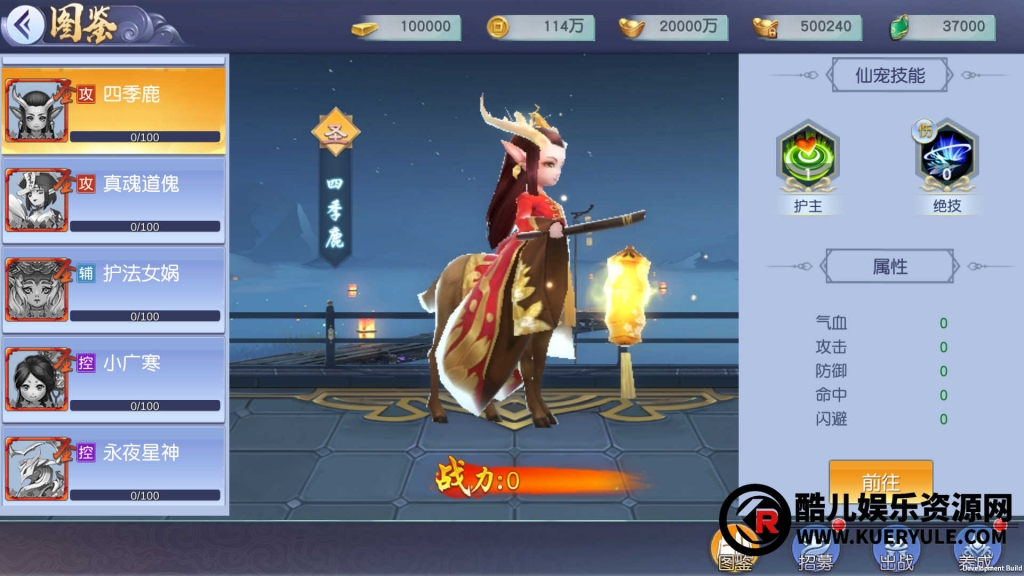
Task: Inspect the 绝技 skill icon
Action: (946, 157)
